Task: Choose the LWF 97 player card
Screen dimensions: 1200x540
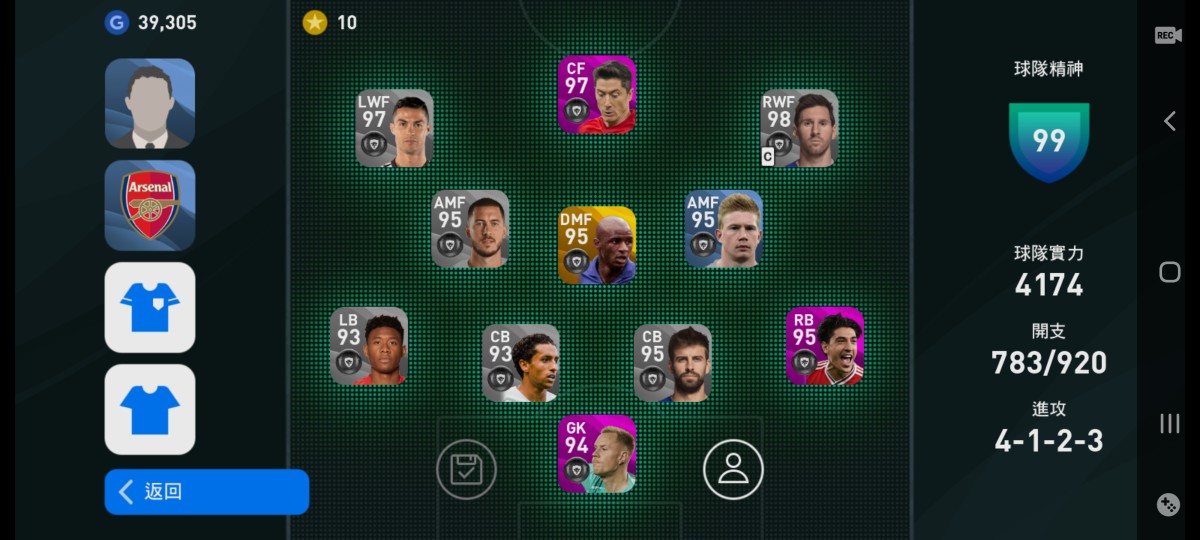Action: [395, 128]
